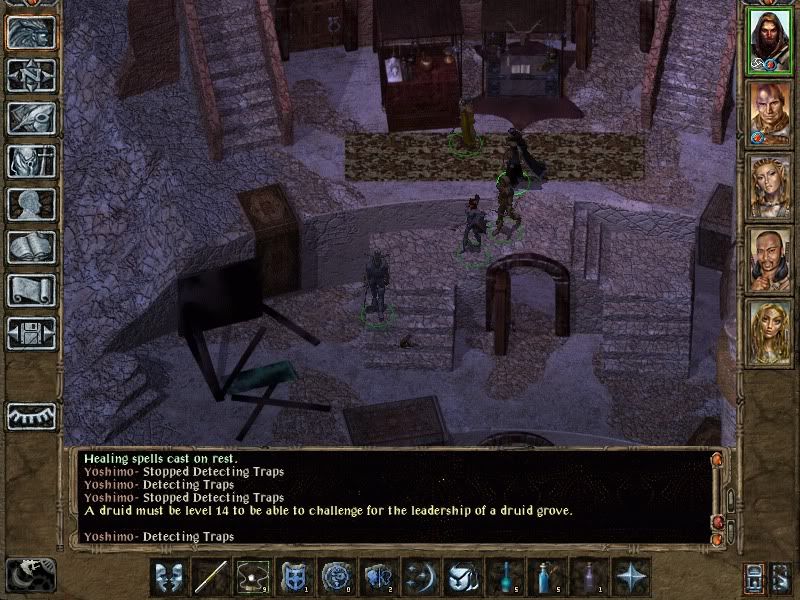Viewport: 800px width, 600px height.
Task: Activate the four-pointed star special abilities button
Action: [632, 578]
